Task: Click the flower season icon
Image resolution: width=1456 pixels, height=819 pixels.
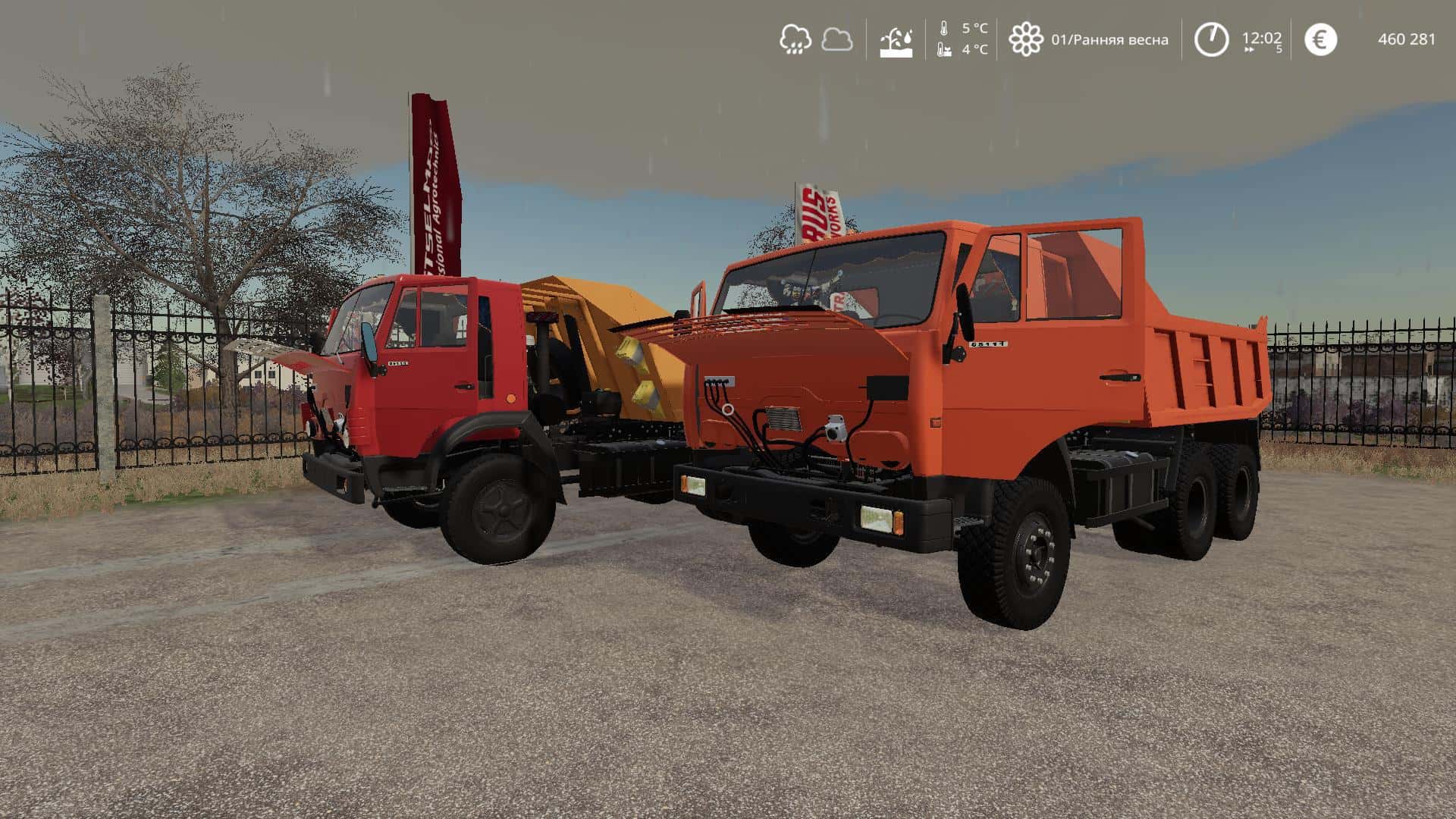Action: tap(1025, 39)
